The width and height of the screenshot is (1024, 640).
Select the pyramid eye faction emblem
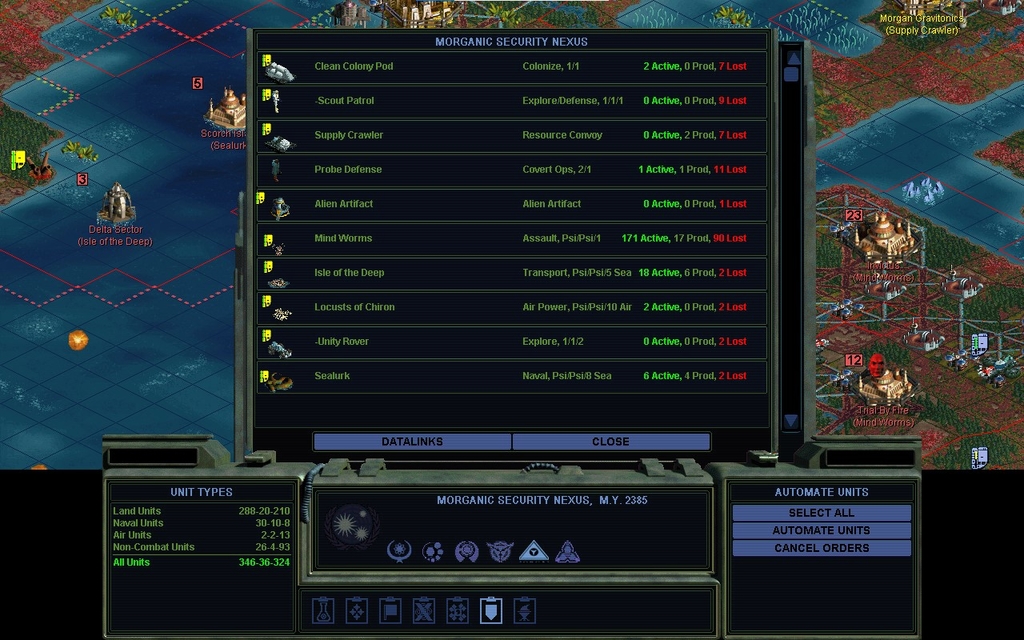(x=533, y=550)
